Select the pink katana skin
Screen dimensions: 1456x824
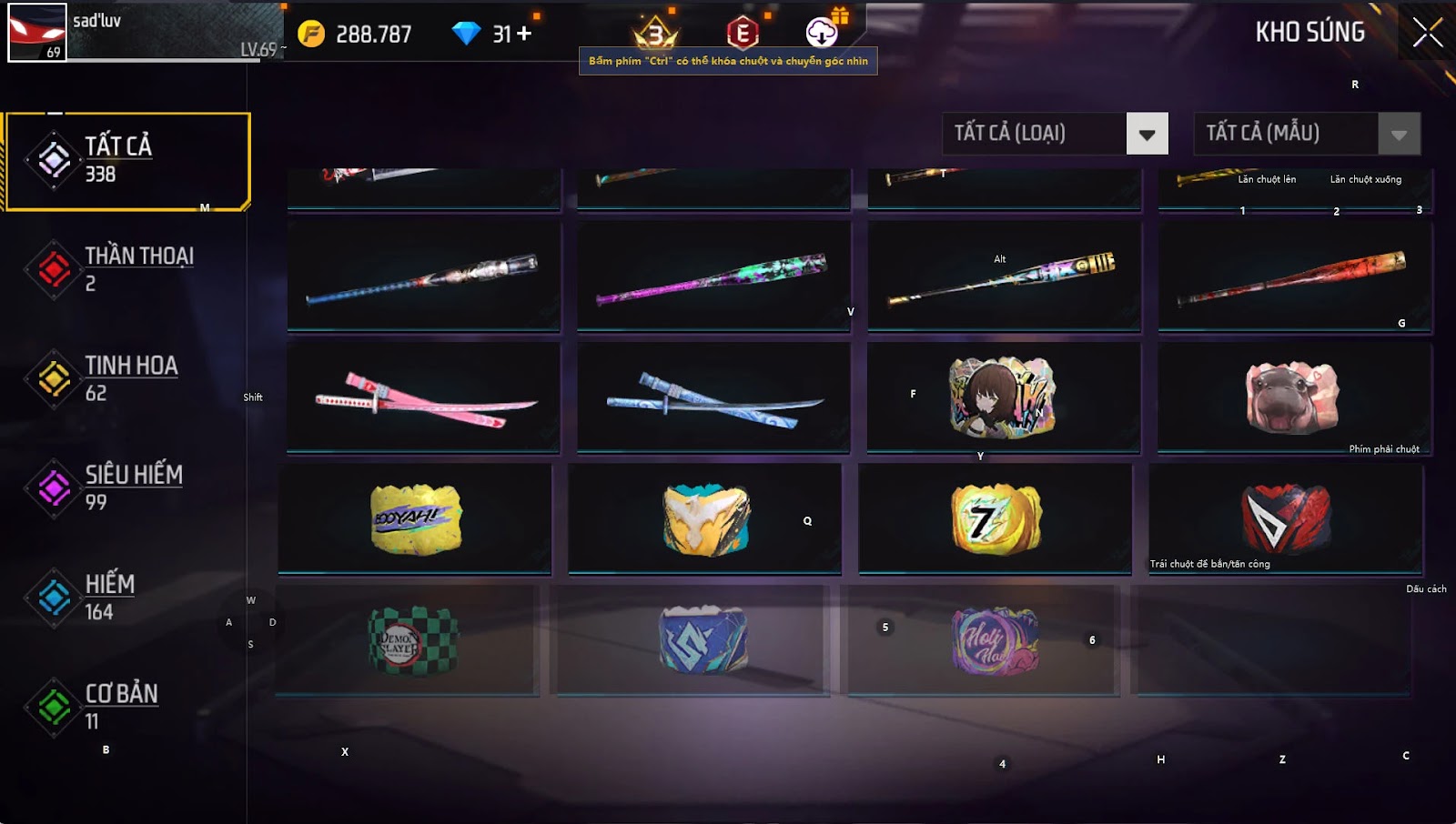pos(424,397)
